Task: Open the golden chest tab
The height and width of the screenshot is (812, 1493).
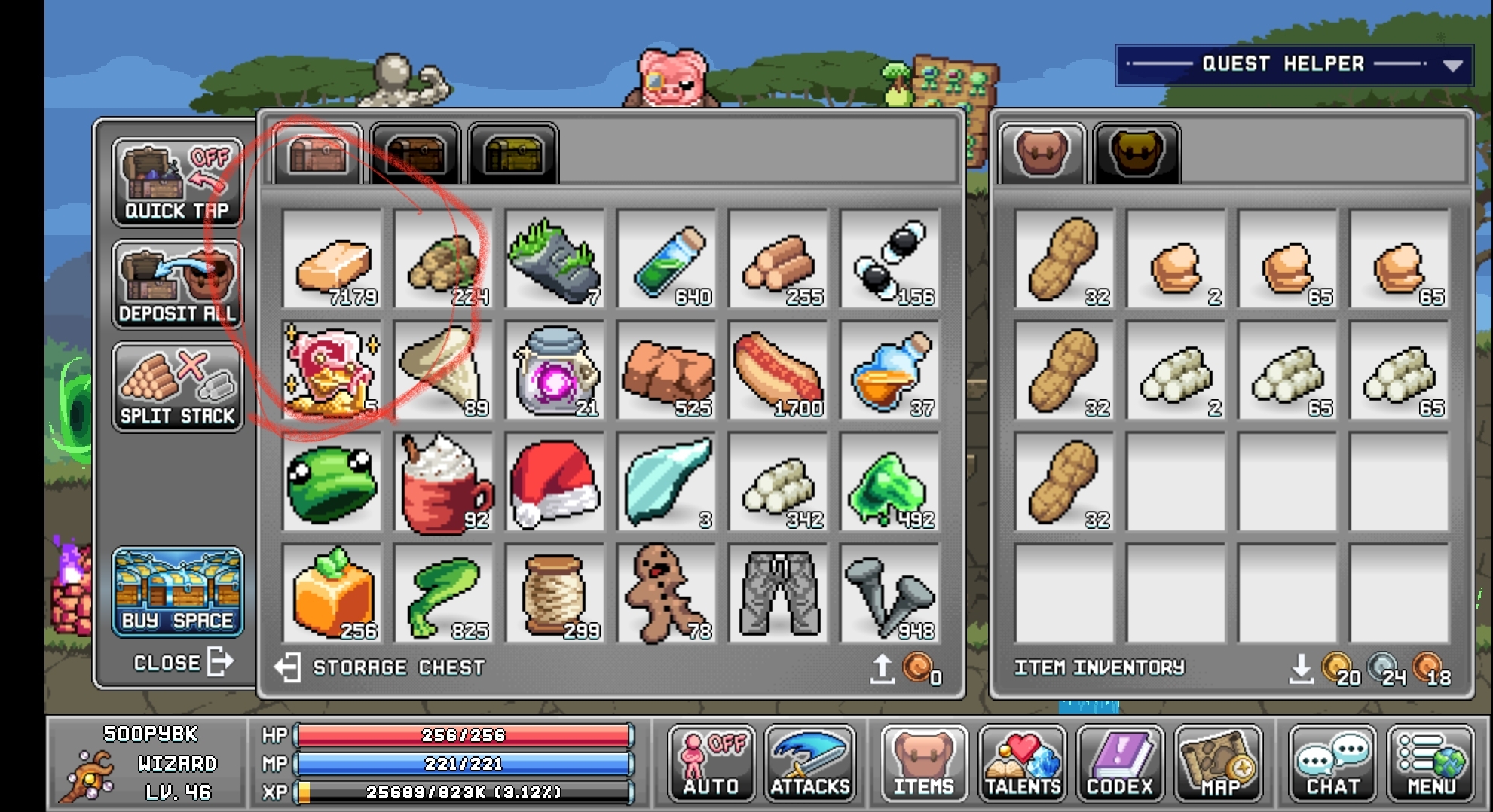Action: pyautogui.click(x=512, y=154)
